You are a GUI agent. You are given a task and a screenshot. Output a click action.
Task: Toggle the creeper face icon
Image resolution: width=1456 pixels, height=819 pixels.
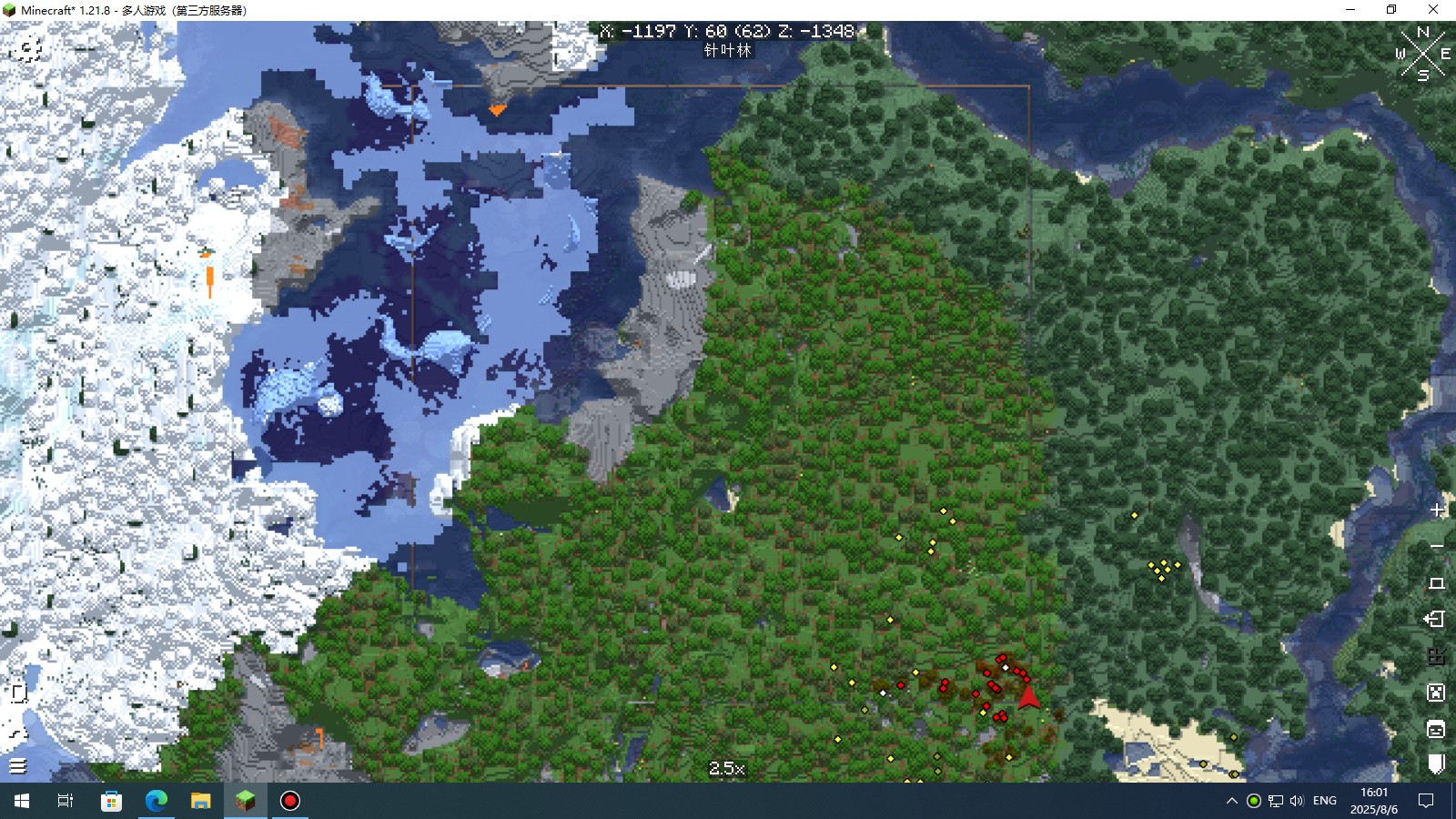[1436, 693]
